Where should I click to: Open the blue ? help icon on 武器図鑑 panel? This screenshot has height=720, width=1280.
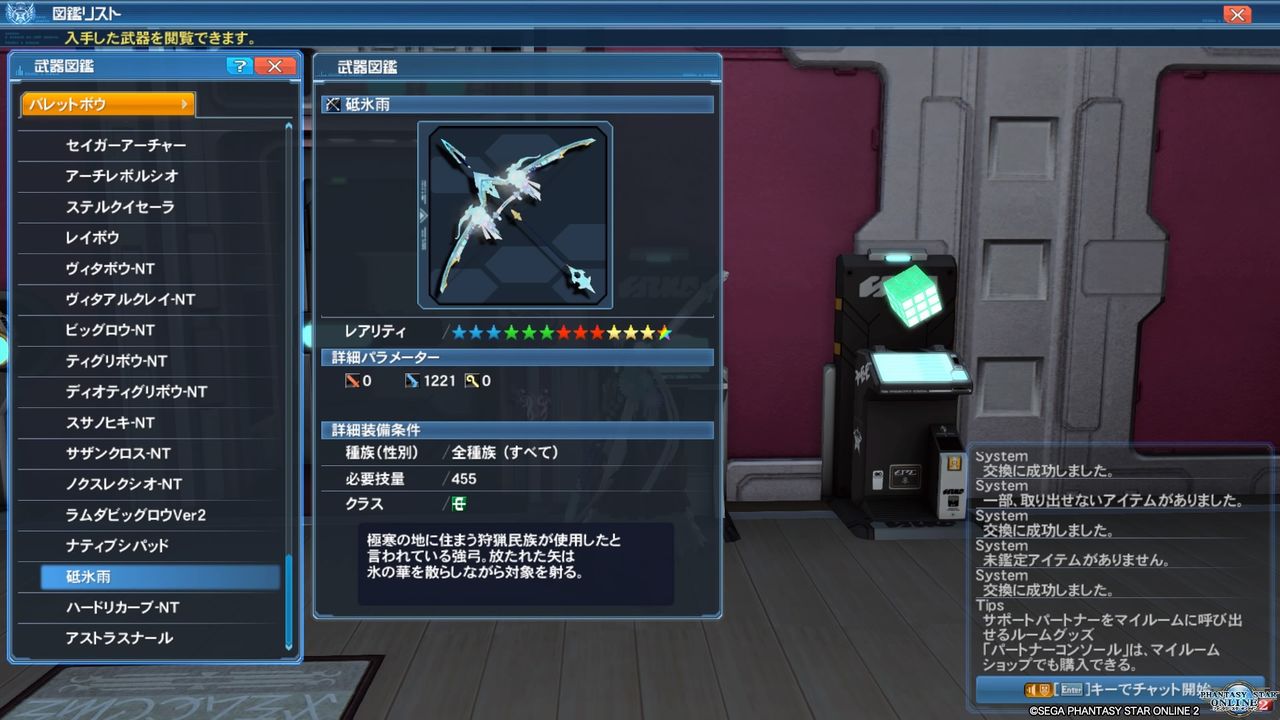(238, 66)
